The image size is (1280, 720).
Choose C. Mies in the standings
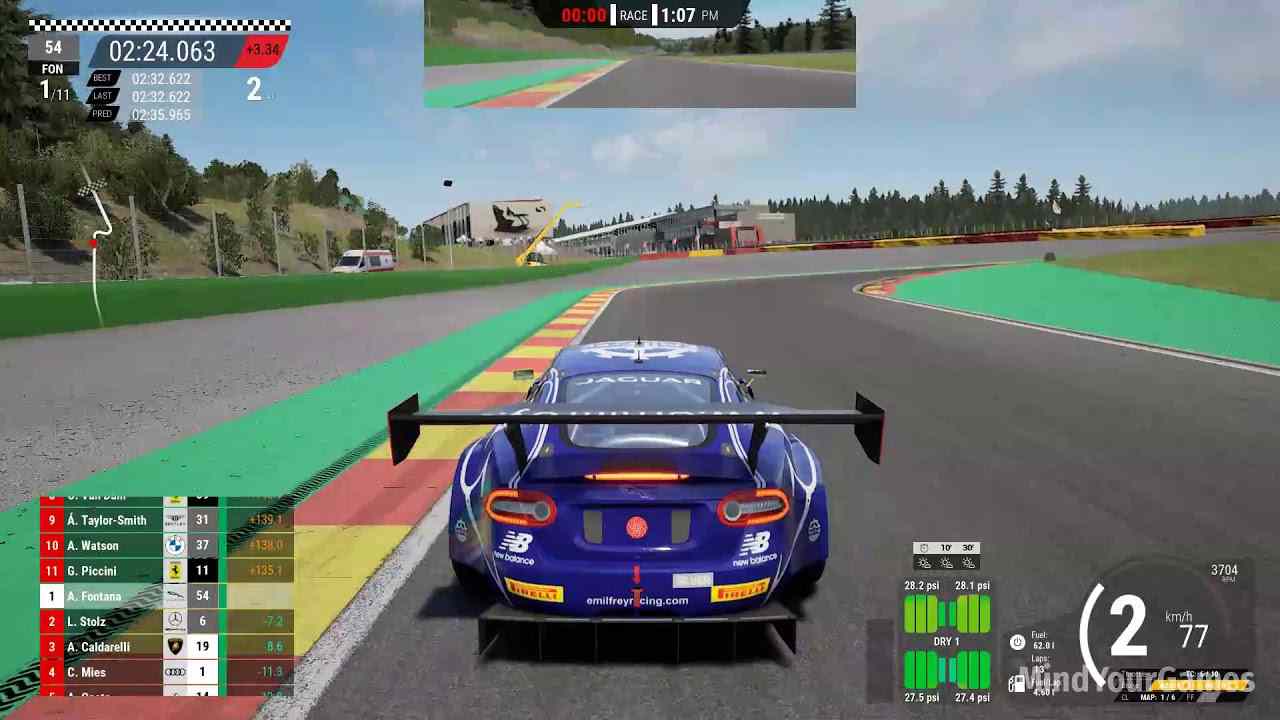(x=165, y=672)
